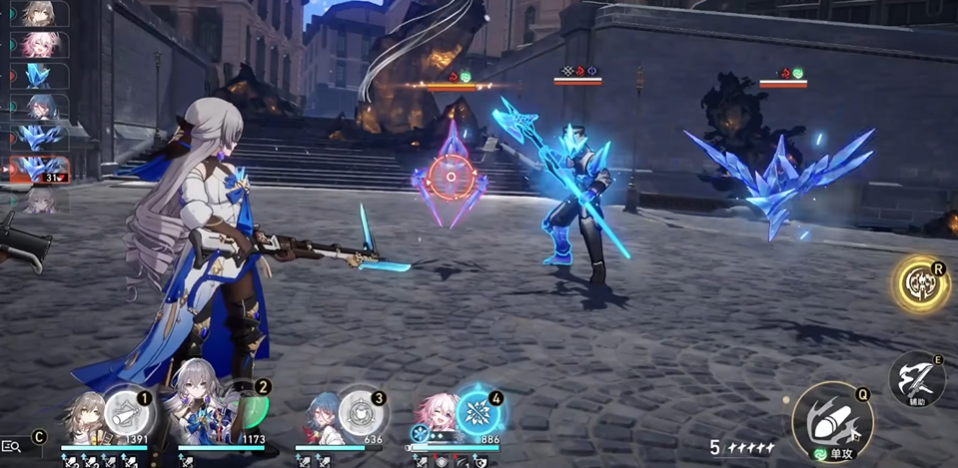Open the battle details magnifier button
The image size is (958, 468).
point(13,446)
